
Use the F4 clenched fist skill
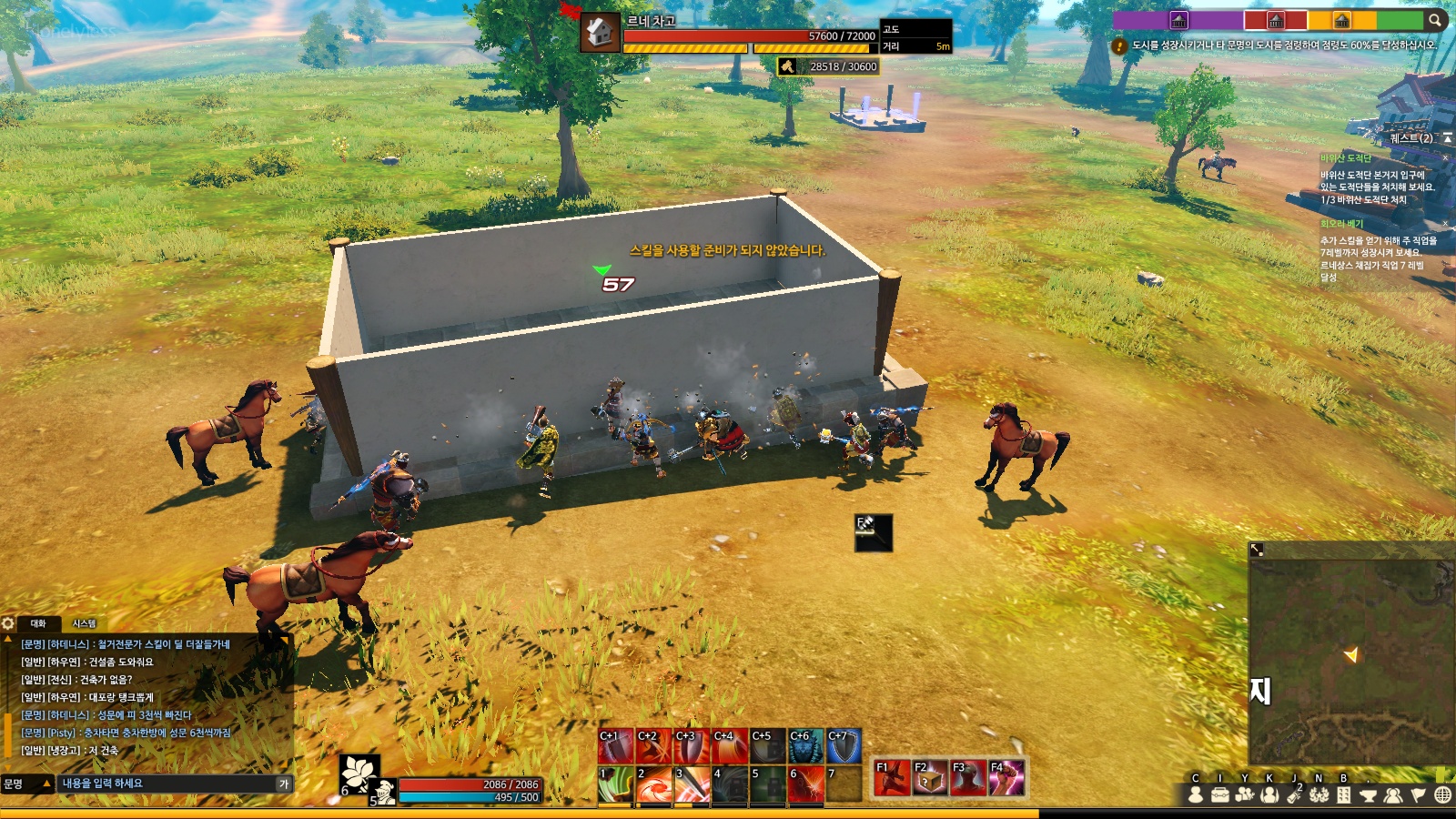[x=1006, y=778]
